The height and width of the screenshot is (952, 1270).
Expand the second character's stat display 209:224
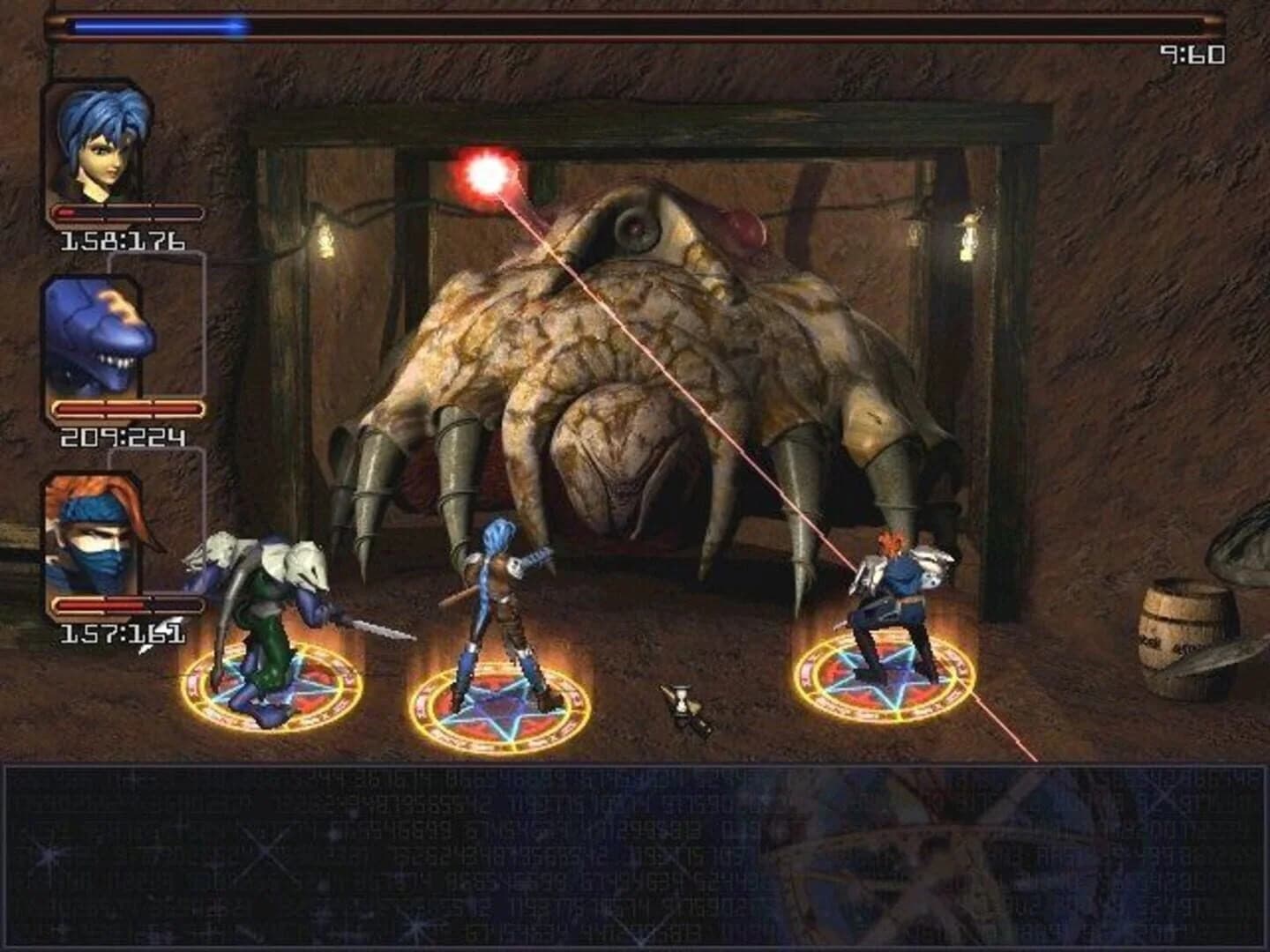121,436
